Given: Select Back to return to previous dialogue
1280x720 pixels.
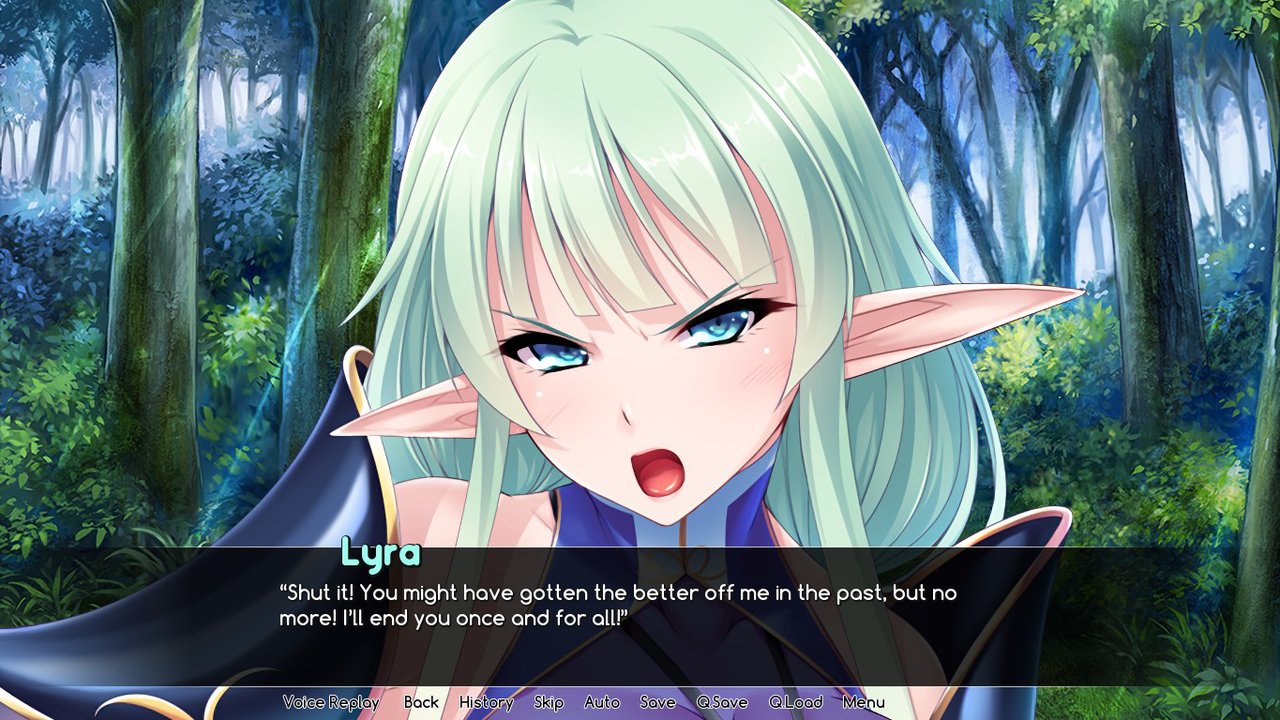Looking at the screenshot, I should coord(420,702).
